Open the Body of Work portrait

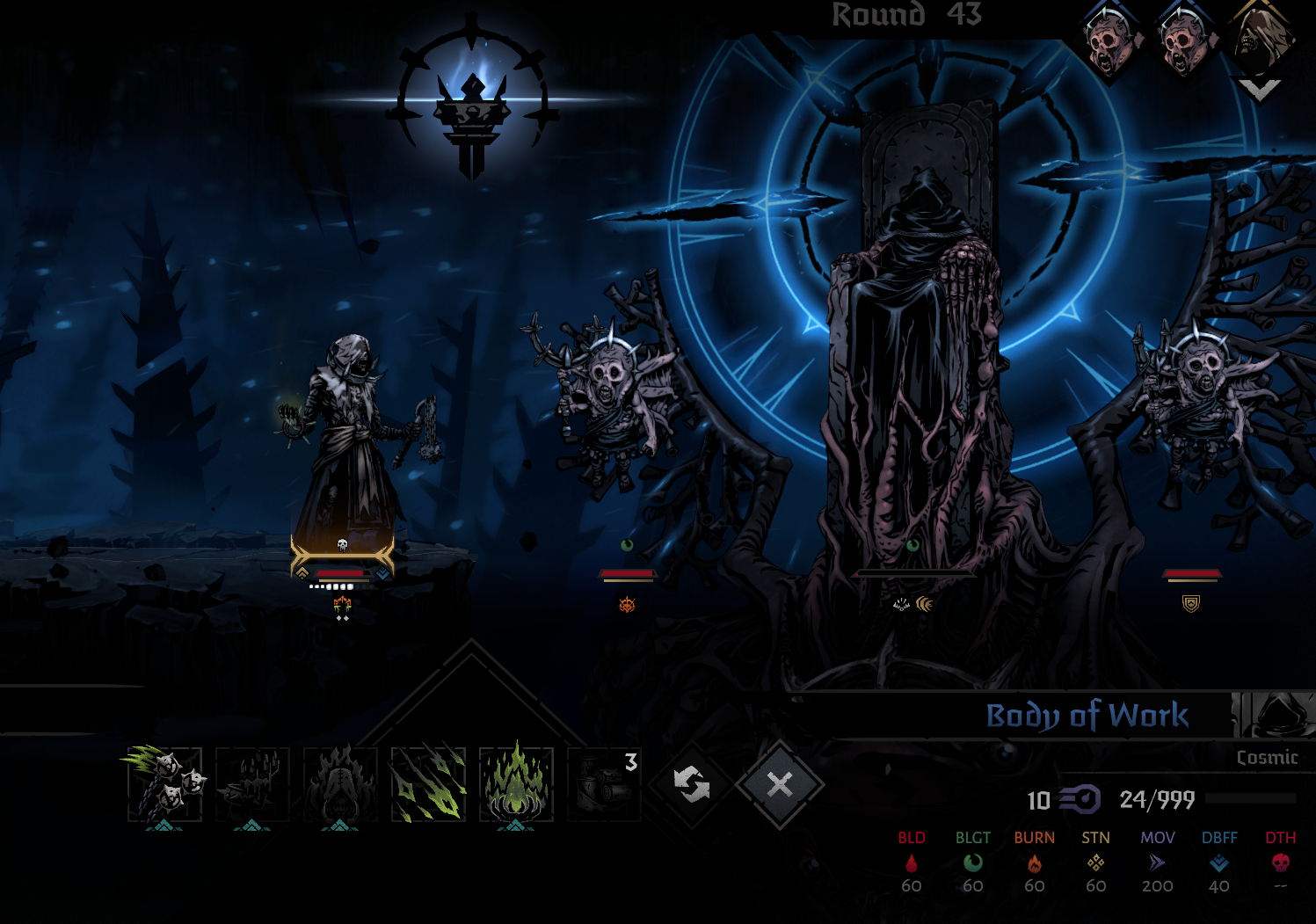tap(1274, 714)
